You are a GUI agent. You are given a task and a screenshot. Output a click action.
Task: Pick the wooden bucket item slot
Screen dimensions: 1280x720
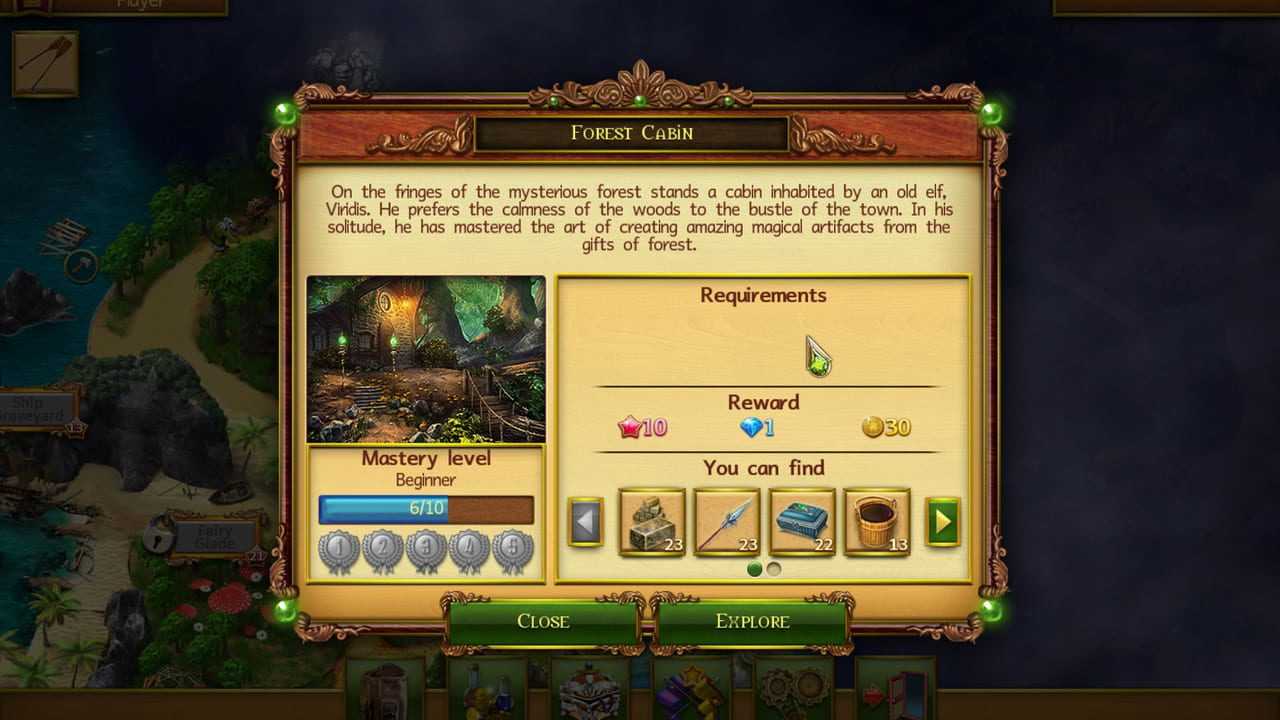point(877,521)
